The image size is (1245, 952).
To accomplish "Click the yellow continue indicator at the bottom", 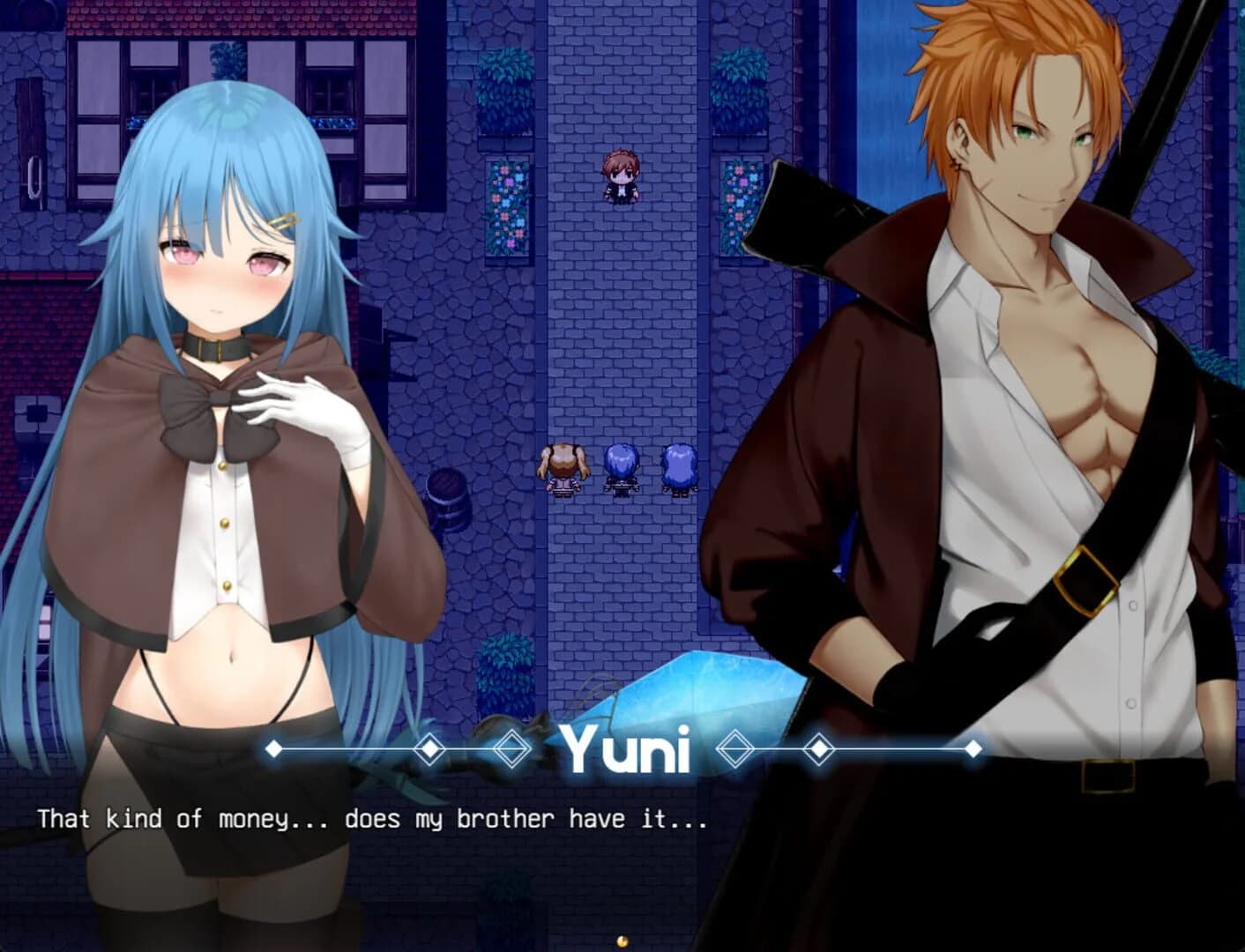I will coord(622,941).
